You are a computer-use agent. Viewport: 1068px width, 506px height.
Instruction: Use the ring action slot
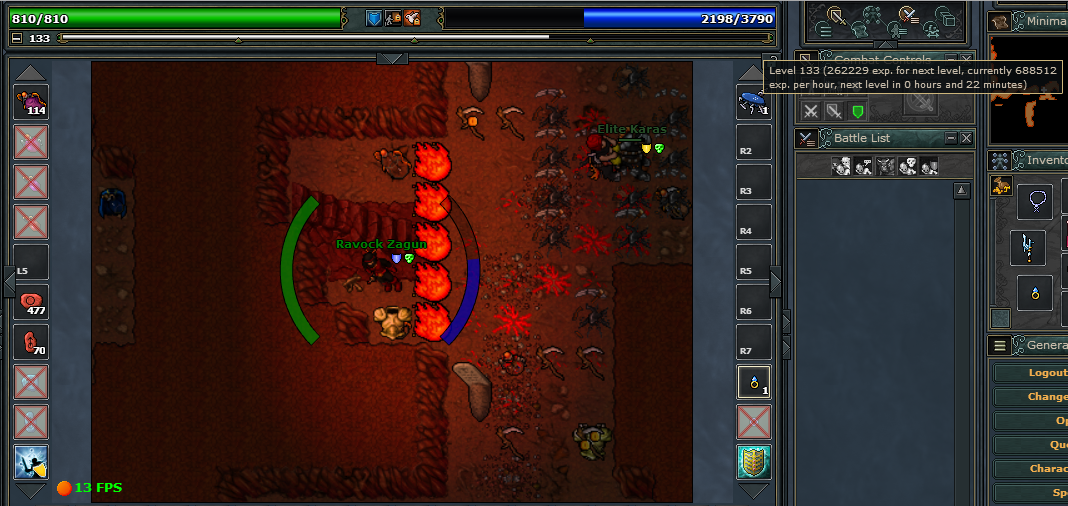pos(754,382)
